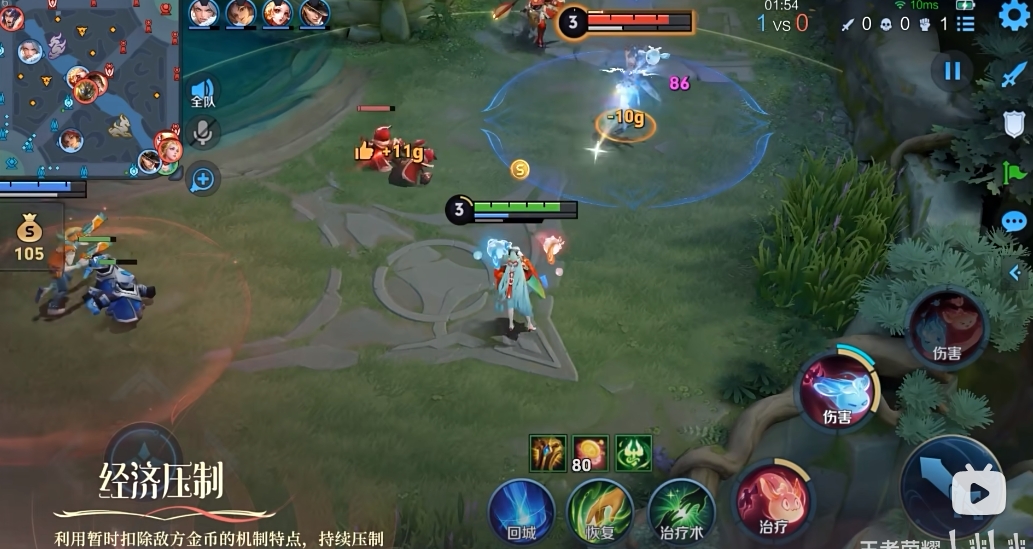The width and height of the screenshot is (1033, 549).
Task: Send the shield defend signal
Action: point(1014,124)
